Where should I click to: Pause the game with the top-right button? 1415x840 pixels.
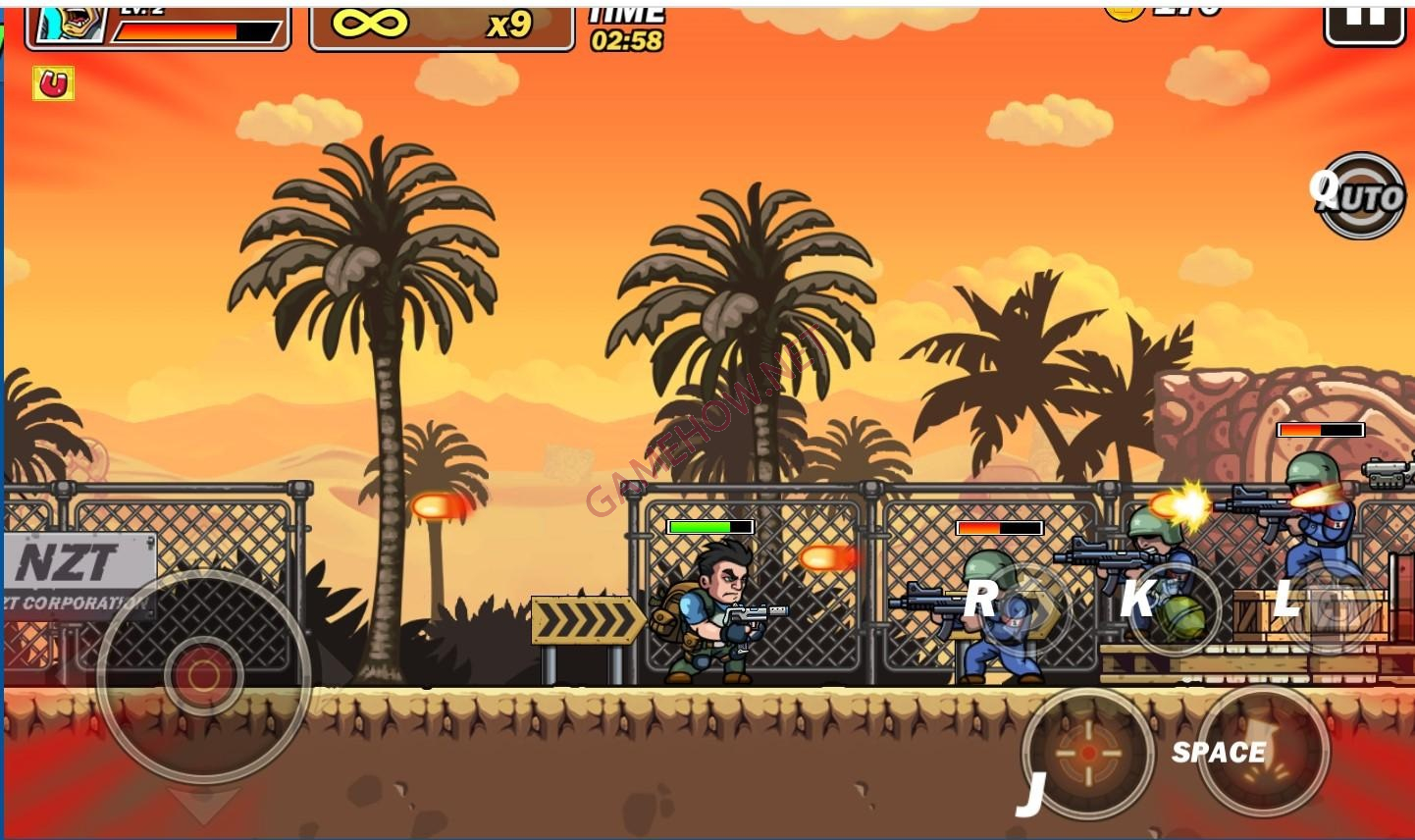tap(1364, 22)
